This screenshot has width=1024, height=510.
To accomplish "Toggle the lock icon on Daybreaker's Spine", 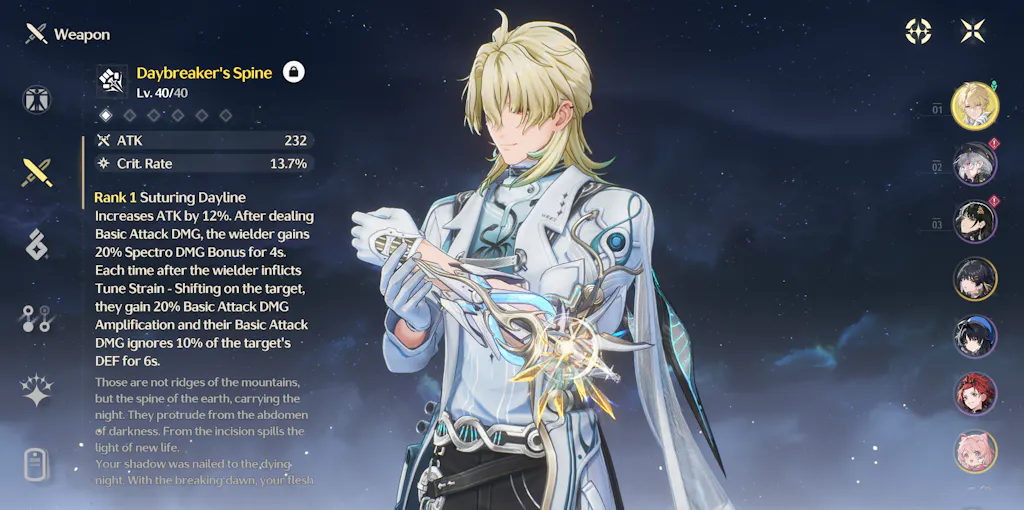I will click(x=294, y=71).
